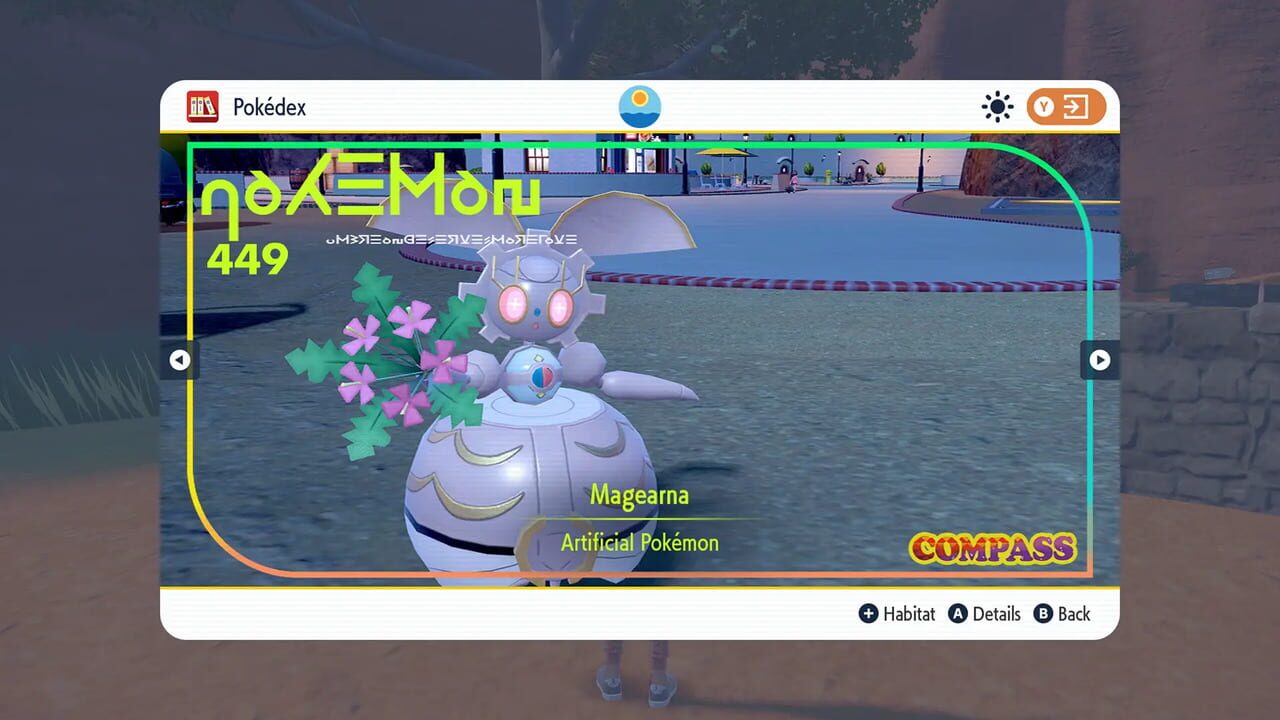Screen dimensions: 1280x720
Task: Select the sun weather indicator at top center
Action: pos(639,106)
